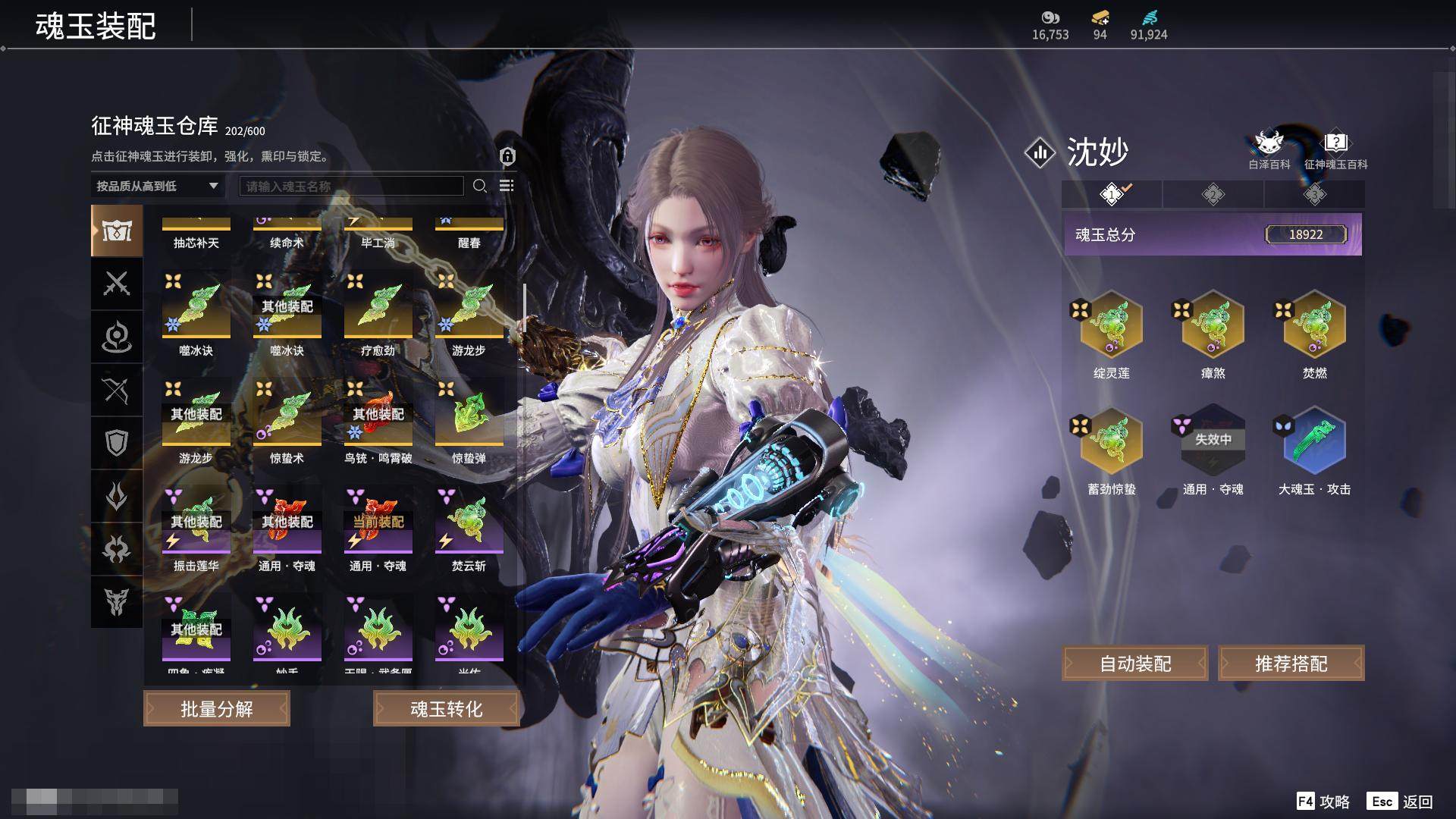Open 白泽百科 encyclopedia
The width and height of the screenshot is (1456, 819).
tap(1269, 149)
